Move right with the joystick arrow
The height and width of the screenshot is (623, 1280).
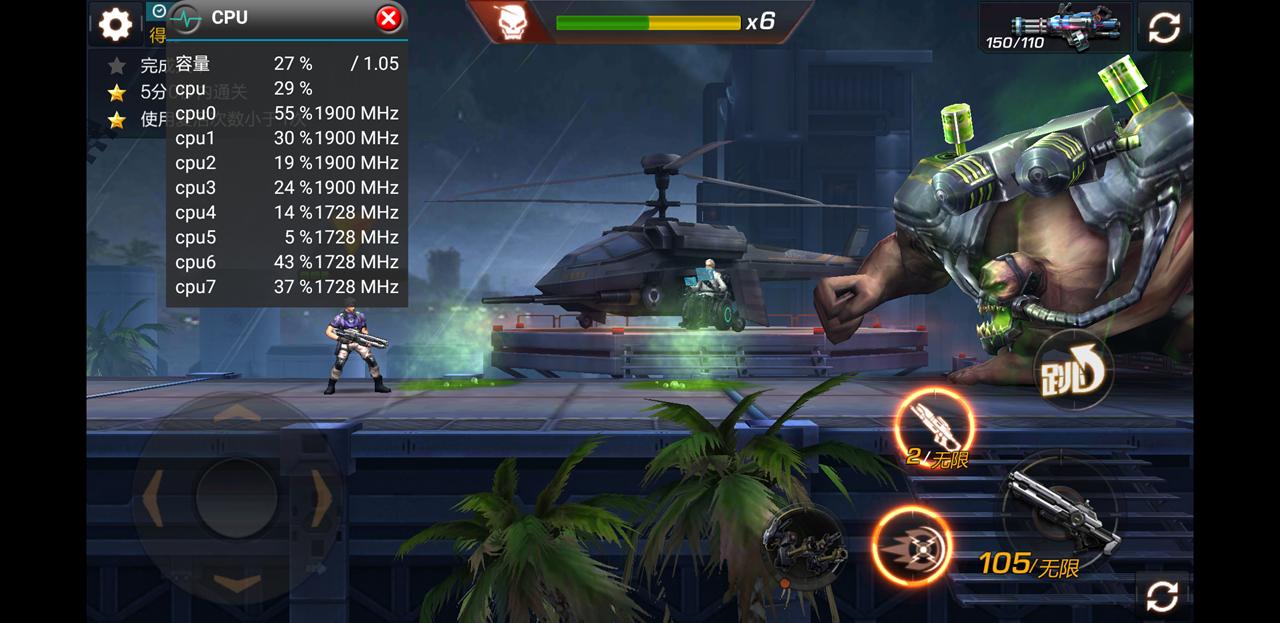pyautogui.click(x=320, y=497)
